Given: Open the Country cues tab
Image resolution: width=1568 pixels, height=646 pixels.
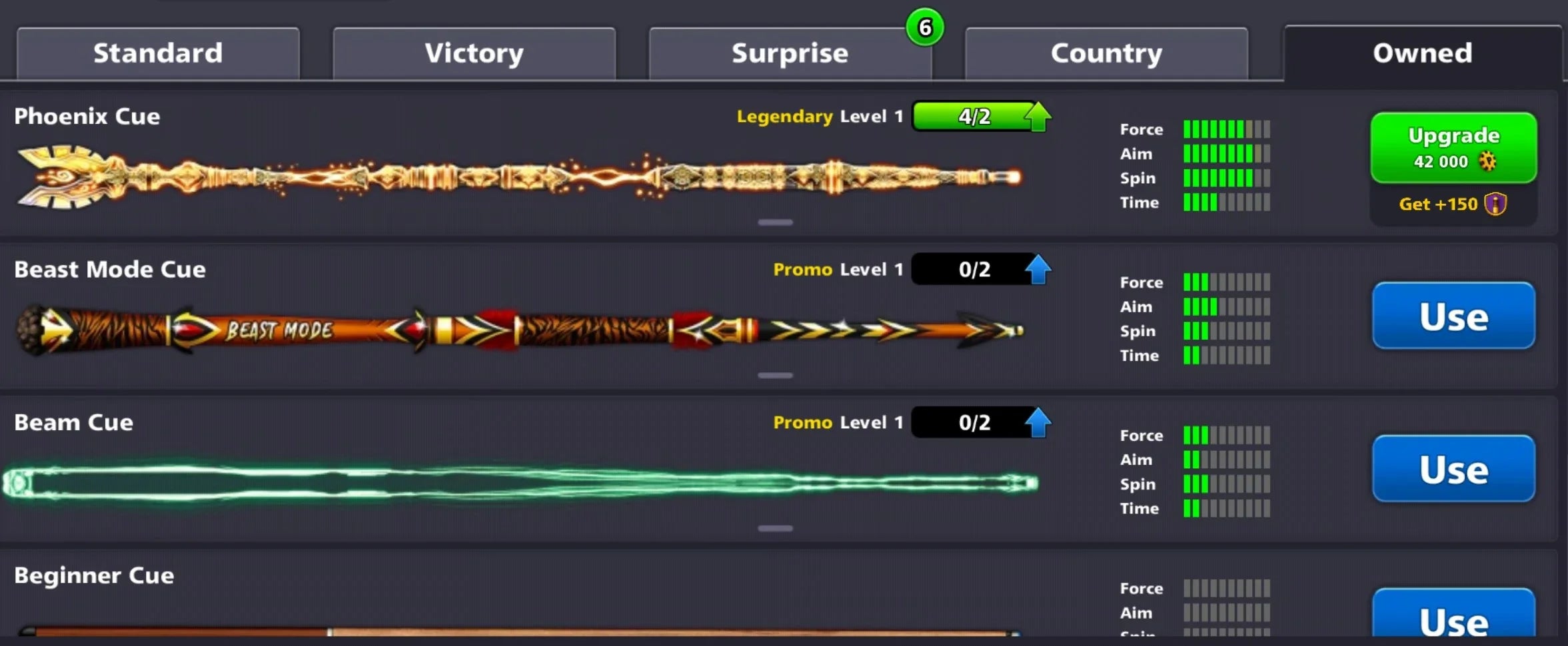Looking at the screenshot, I should click(1106, 52).
